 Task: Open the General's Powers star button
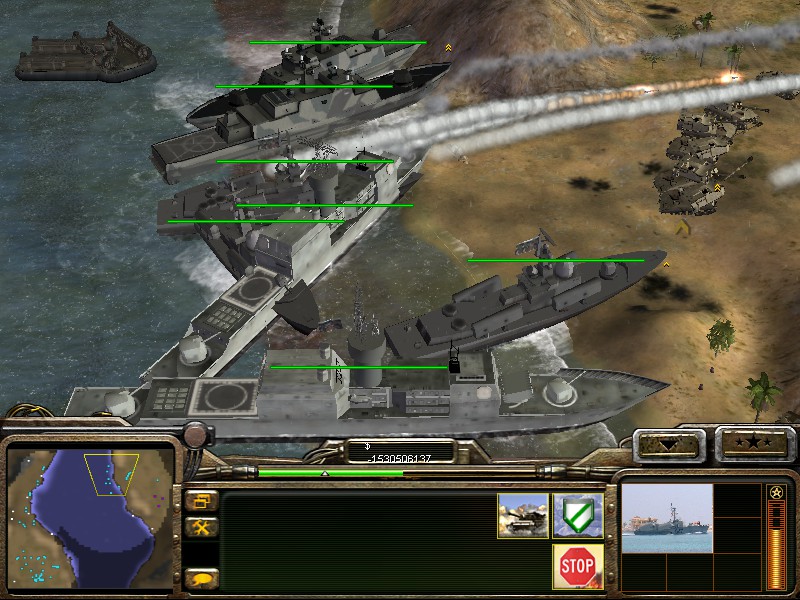pyautogui.click(x=753, y=443)
